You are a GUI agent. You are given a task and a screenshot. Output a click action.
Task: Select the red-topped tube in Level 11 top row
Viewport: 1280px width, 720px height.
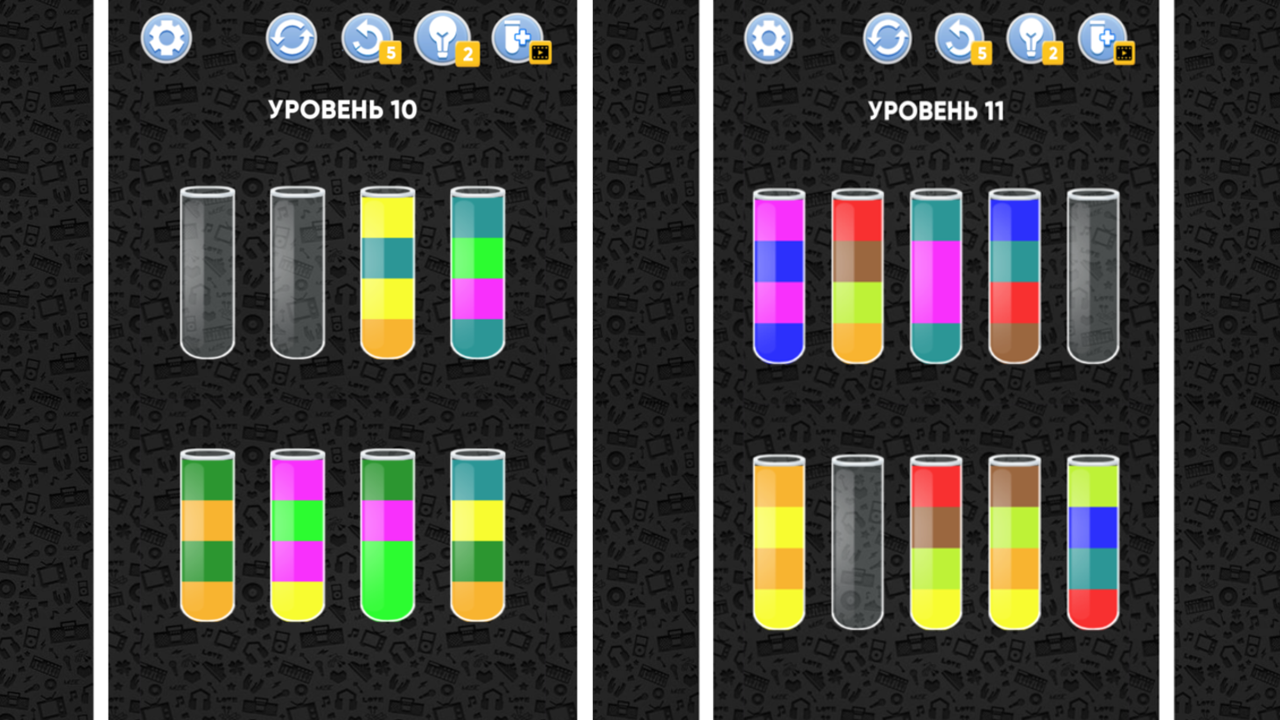coord(857,272)
